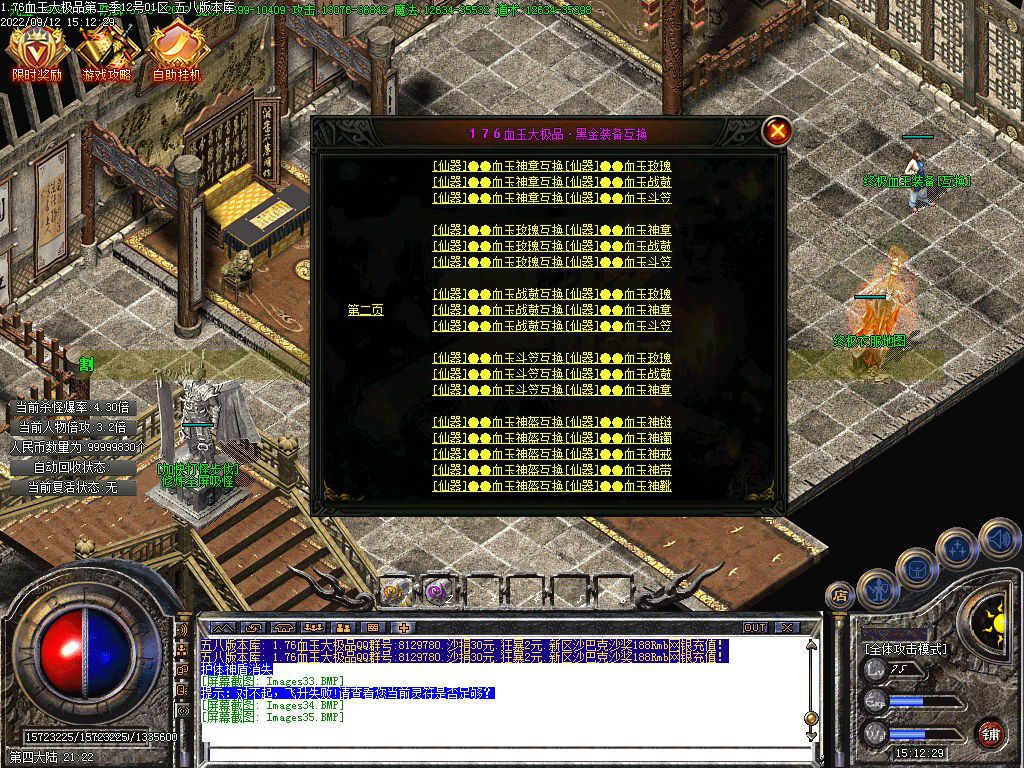This screenshot has width=1024, height=768.
Task: Open the round 店 store button
Action: [839, 596]
